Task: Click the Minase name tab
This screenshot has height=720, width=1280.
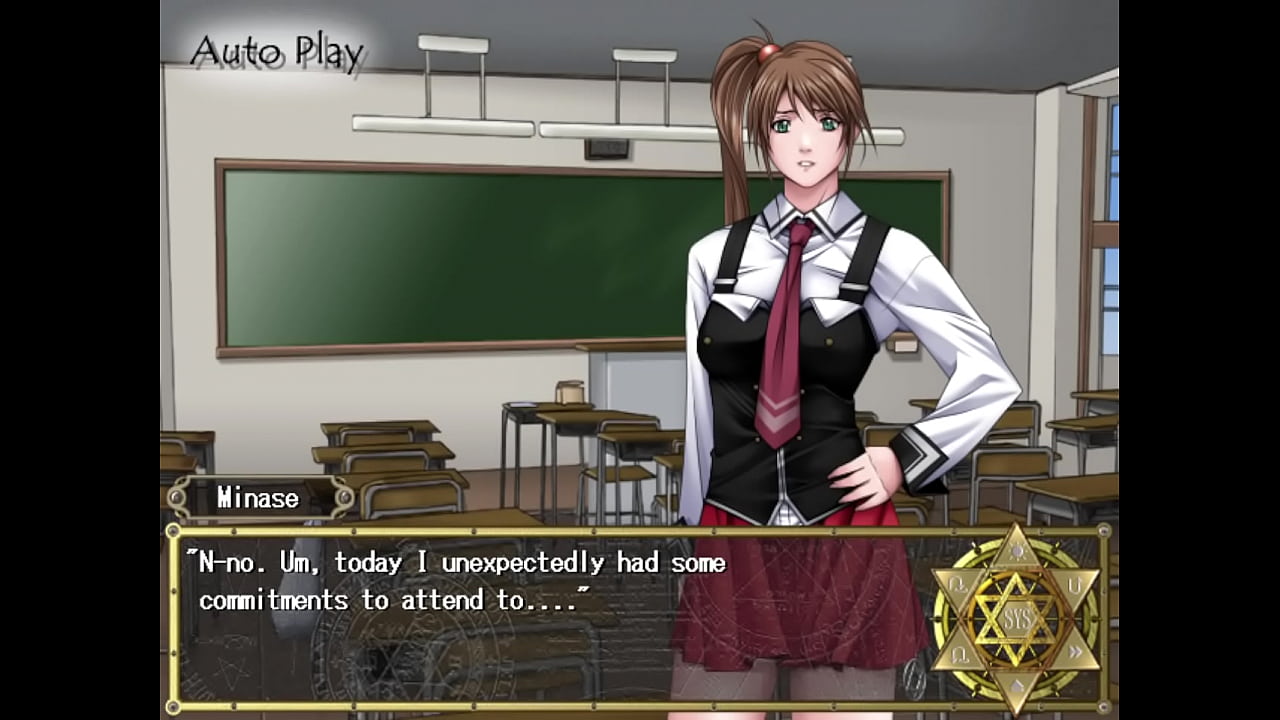Action: 257,498
